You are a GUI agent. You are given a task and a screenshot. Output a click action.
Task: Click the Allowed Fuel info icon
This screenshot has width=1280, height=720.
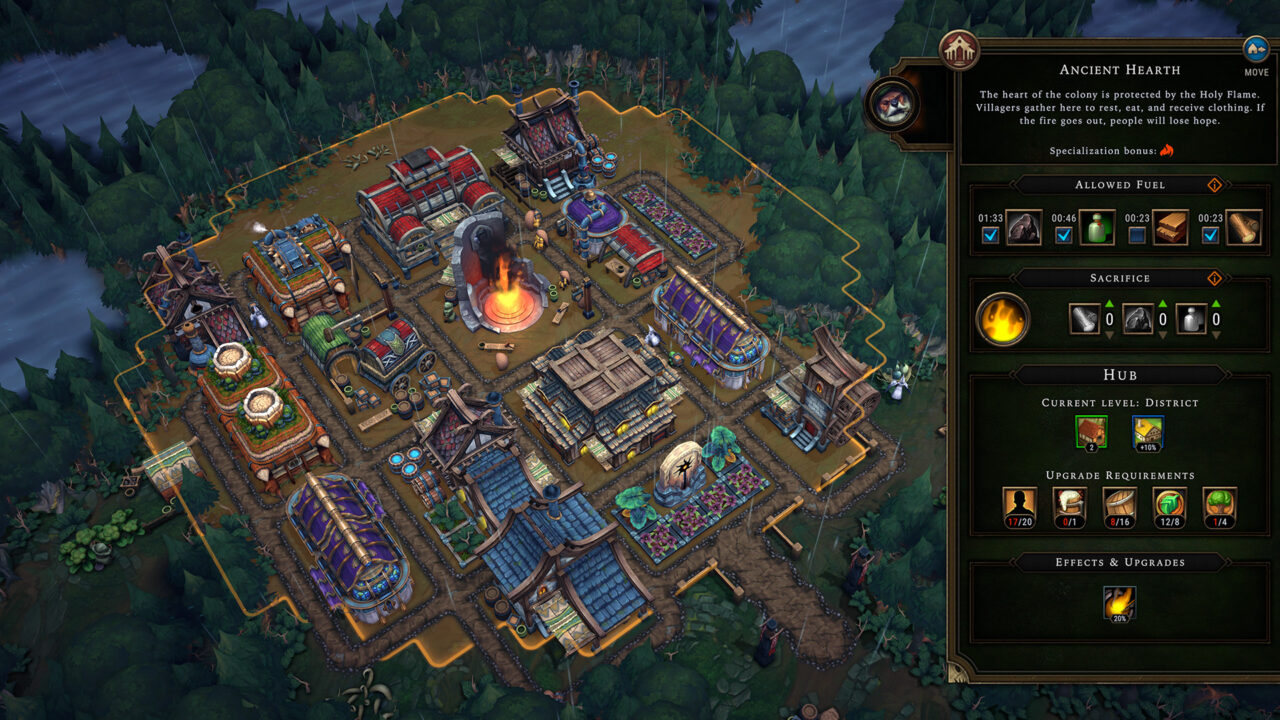point(1214,184)
